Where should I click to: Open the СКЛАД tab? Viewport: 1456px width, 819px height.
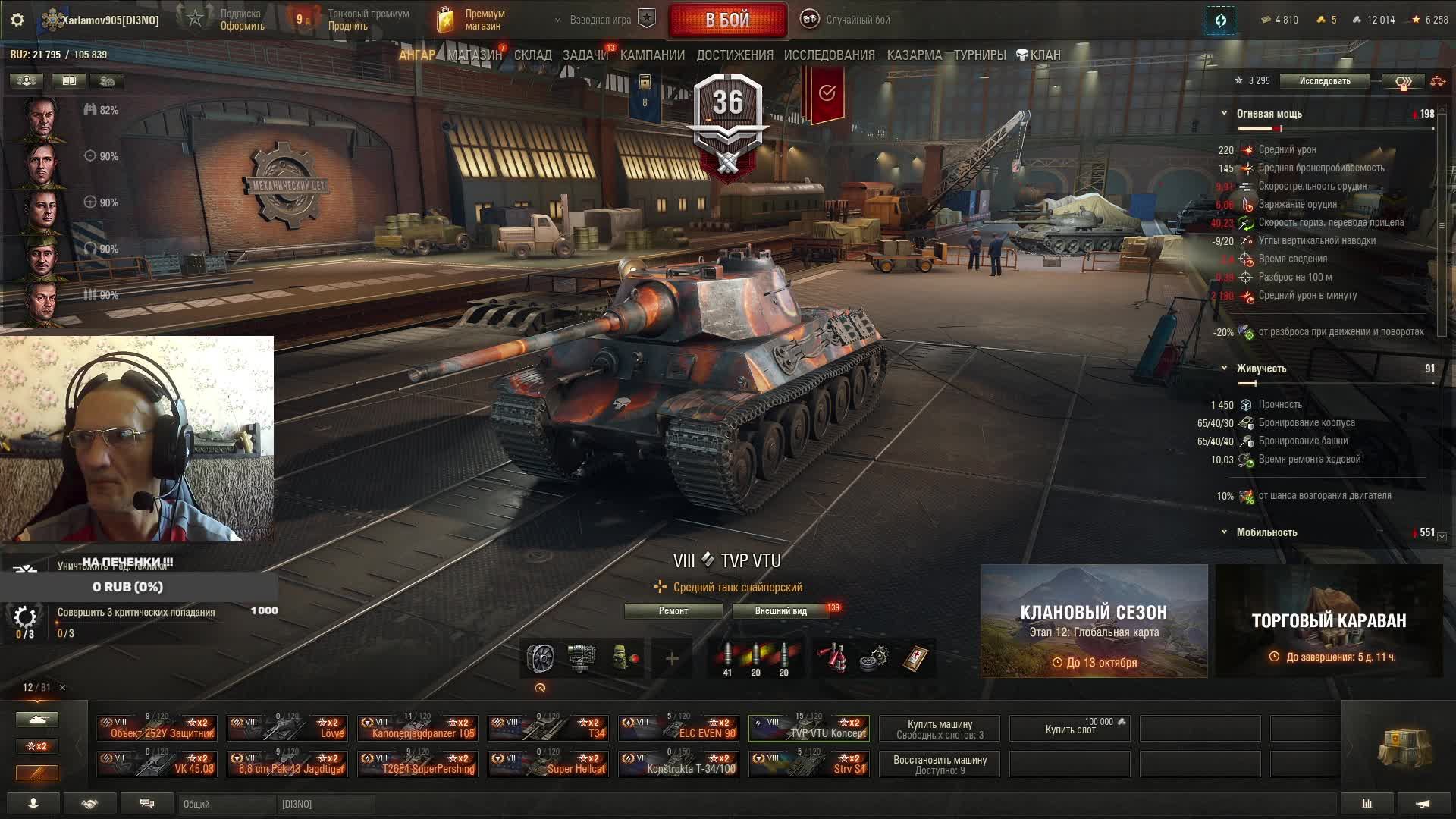532,55
